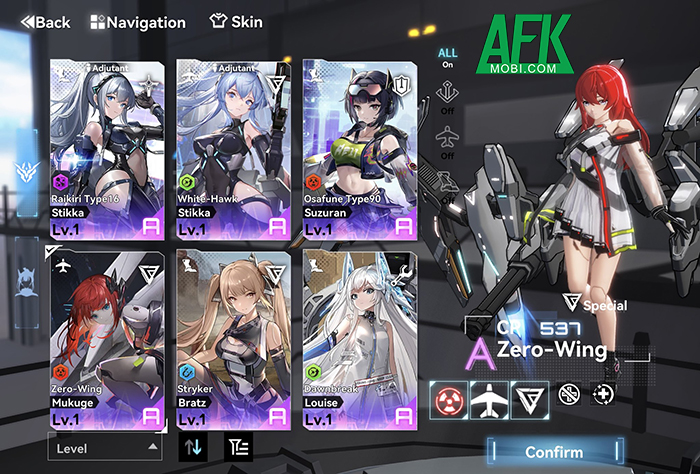Click the red radiation element icon
The width and height of the screenshot is (700, 474).
tap(447, 398)
